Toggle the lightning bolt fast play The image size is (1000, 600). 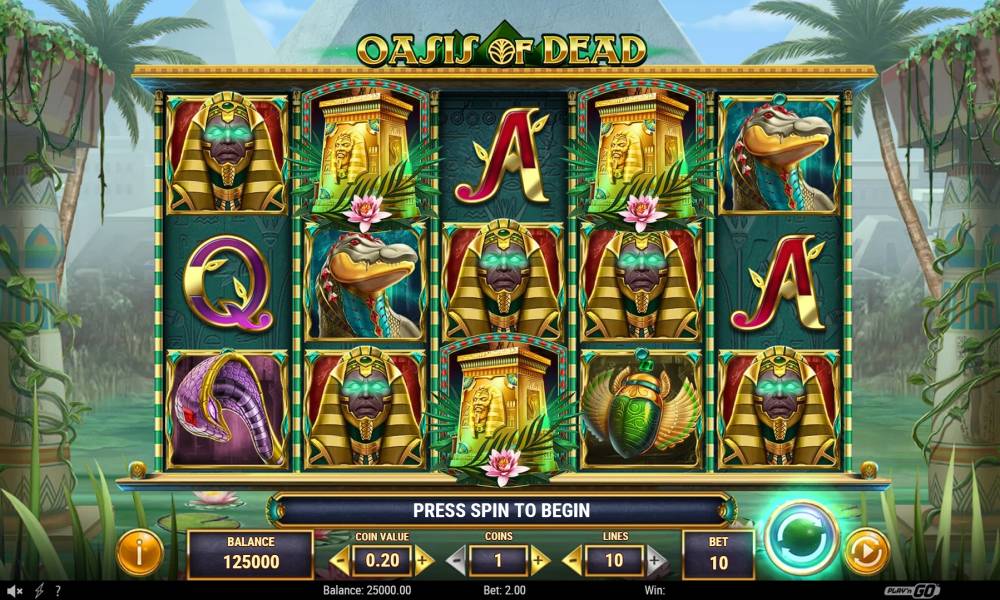point(39,591)
